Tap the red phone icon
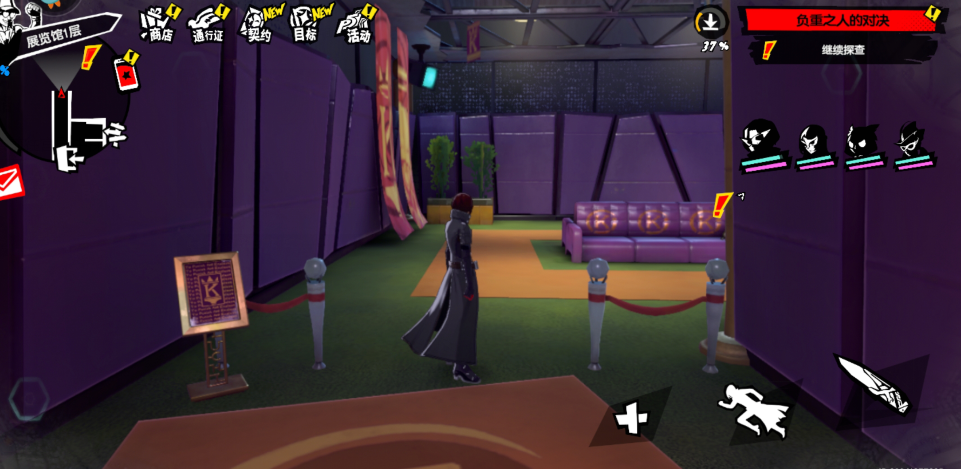Screen dimensions: 961x469 [127, 72]
